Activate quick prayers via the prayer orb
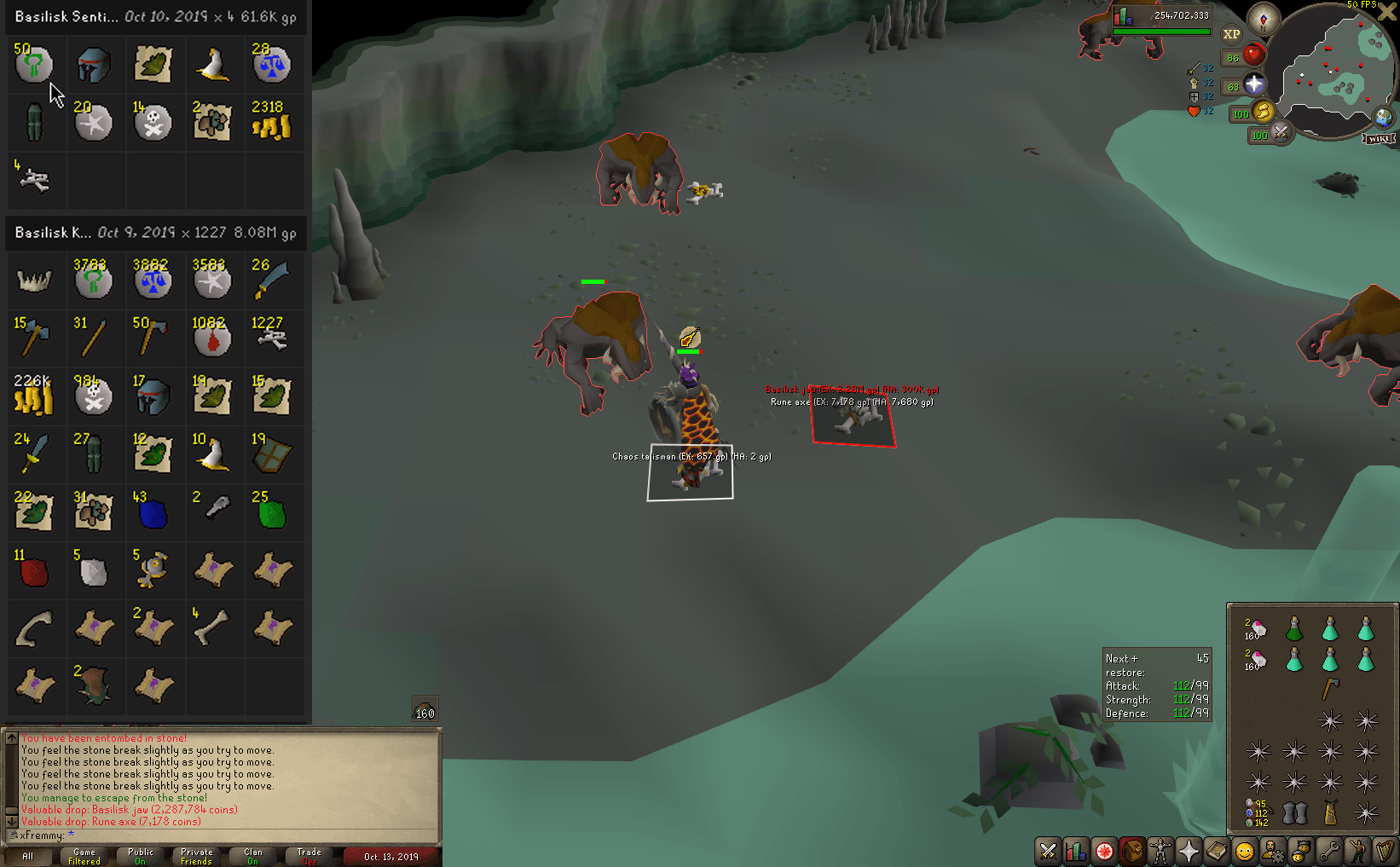 pyautogui.click(x=1253, y=82)
